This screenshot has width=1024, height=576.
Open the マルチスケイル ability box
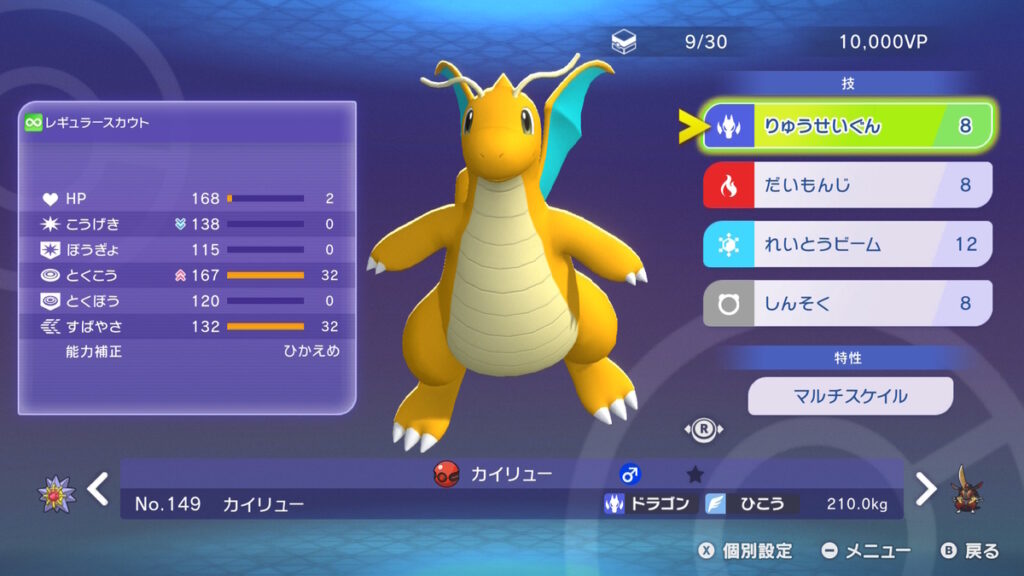pyautogui.click(x=850, y=396)
